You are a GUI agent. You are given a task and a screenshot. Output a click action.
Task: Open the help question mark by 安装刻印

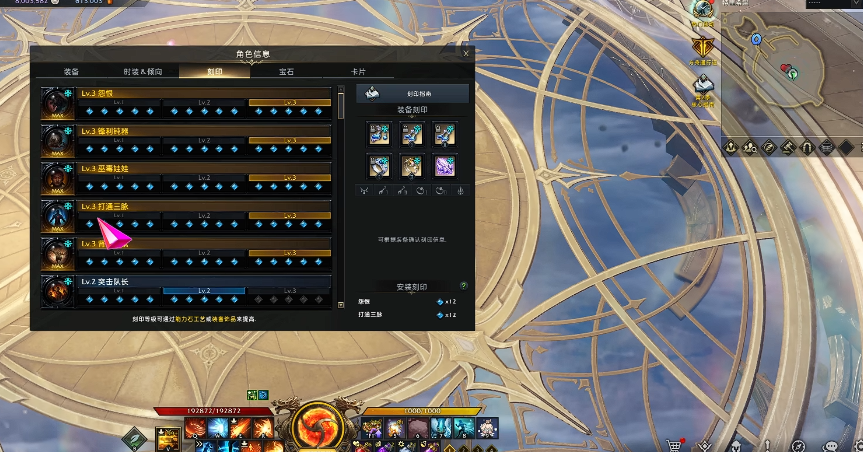coord(463,285)
